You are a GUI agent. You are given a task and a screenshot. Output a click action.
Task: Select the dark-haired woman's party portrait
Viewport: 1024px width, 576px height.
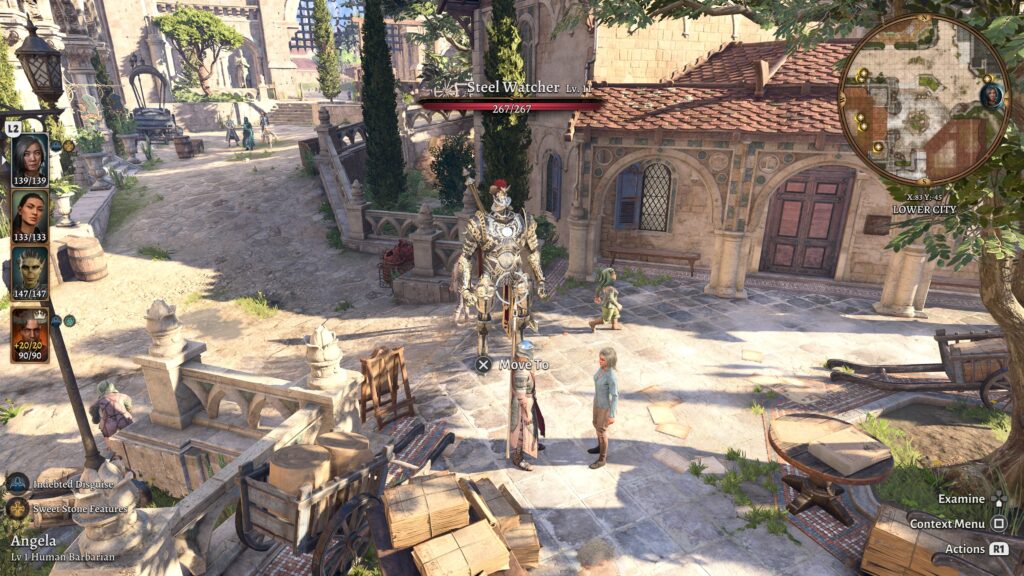(29, 215)
